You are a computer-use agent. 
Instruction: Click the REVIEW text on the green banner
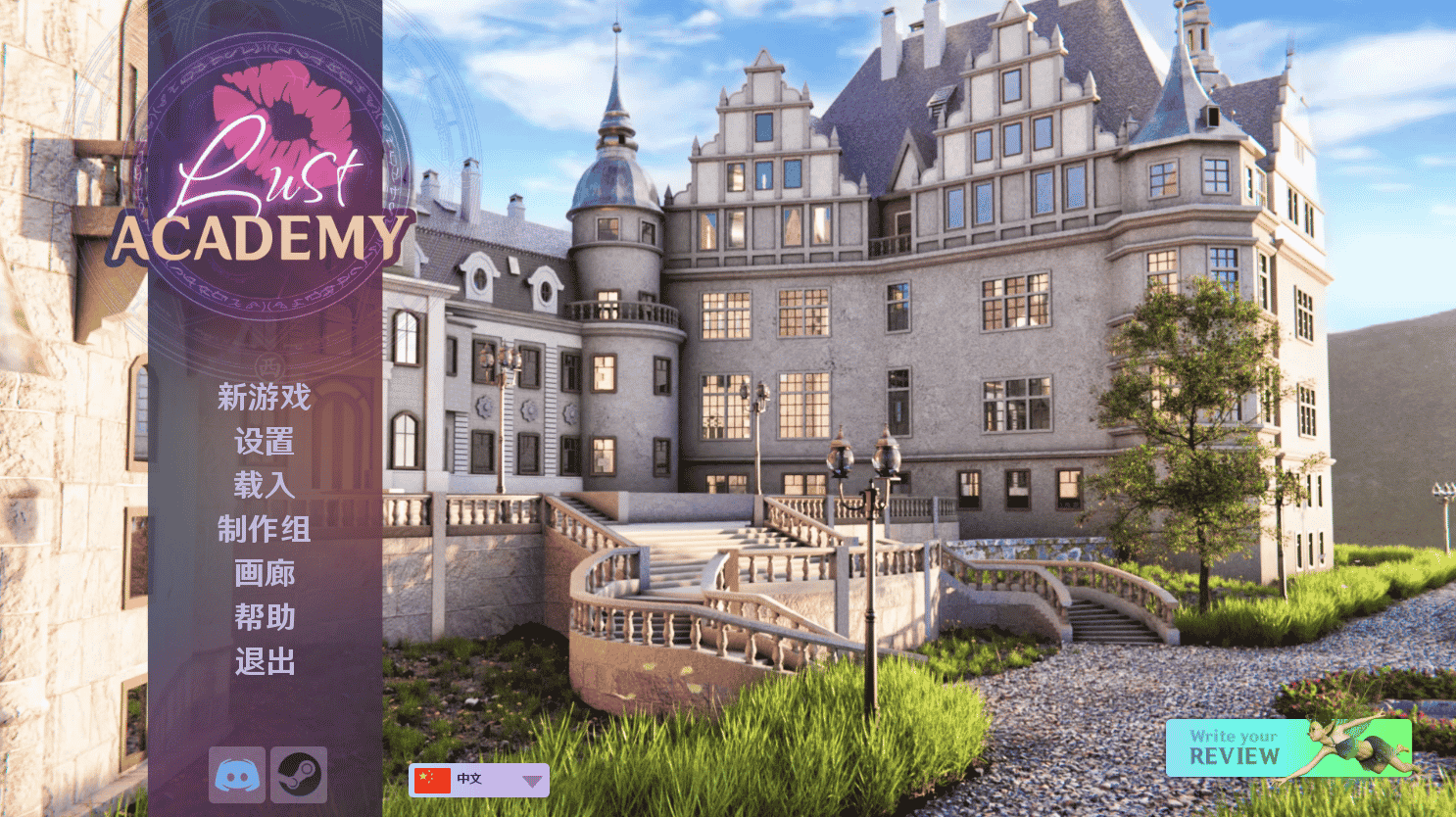(x=1237, y=757)
